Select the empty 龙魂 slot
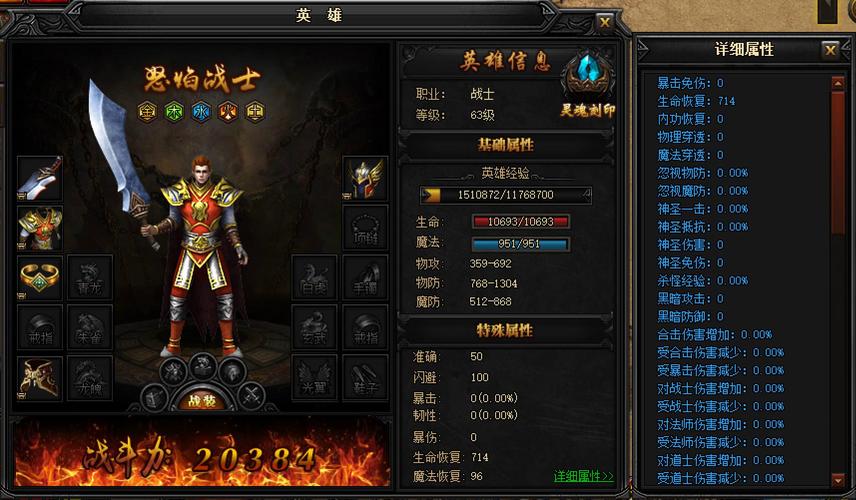 tap(90, 379)
